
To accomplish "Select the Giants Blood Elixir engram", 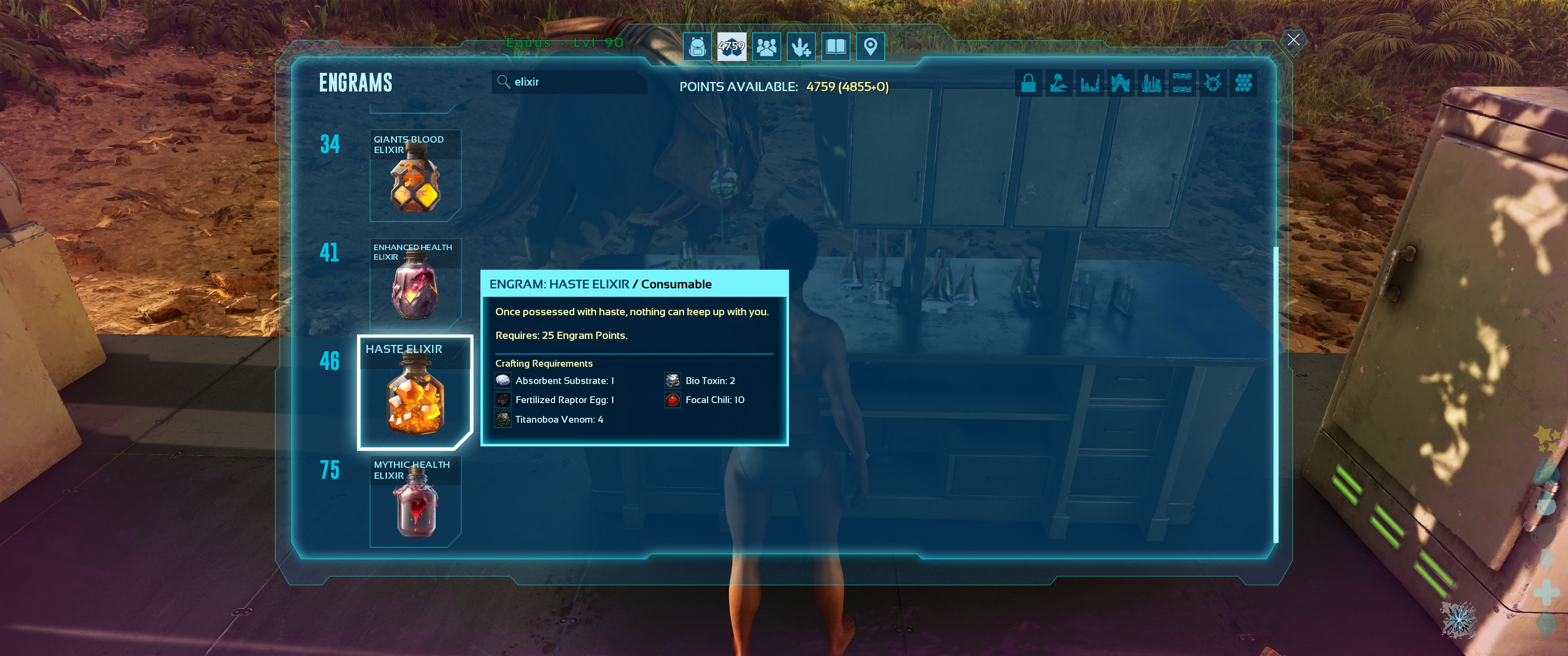I will [x=415, y=175].
